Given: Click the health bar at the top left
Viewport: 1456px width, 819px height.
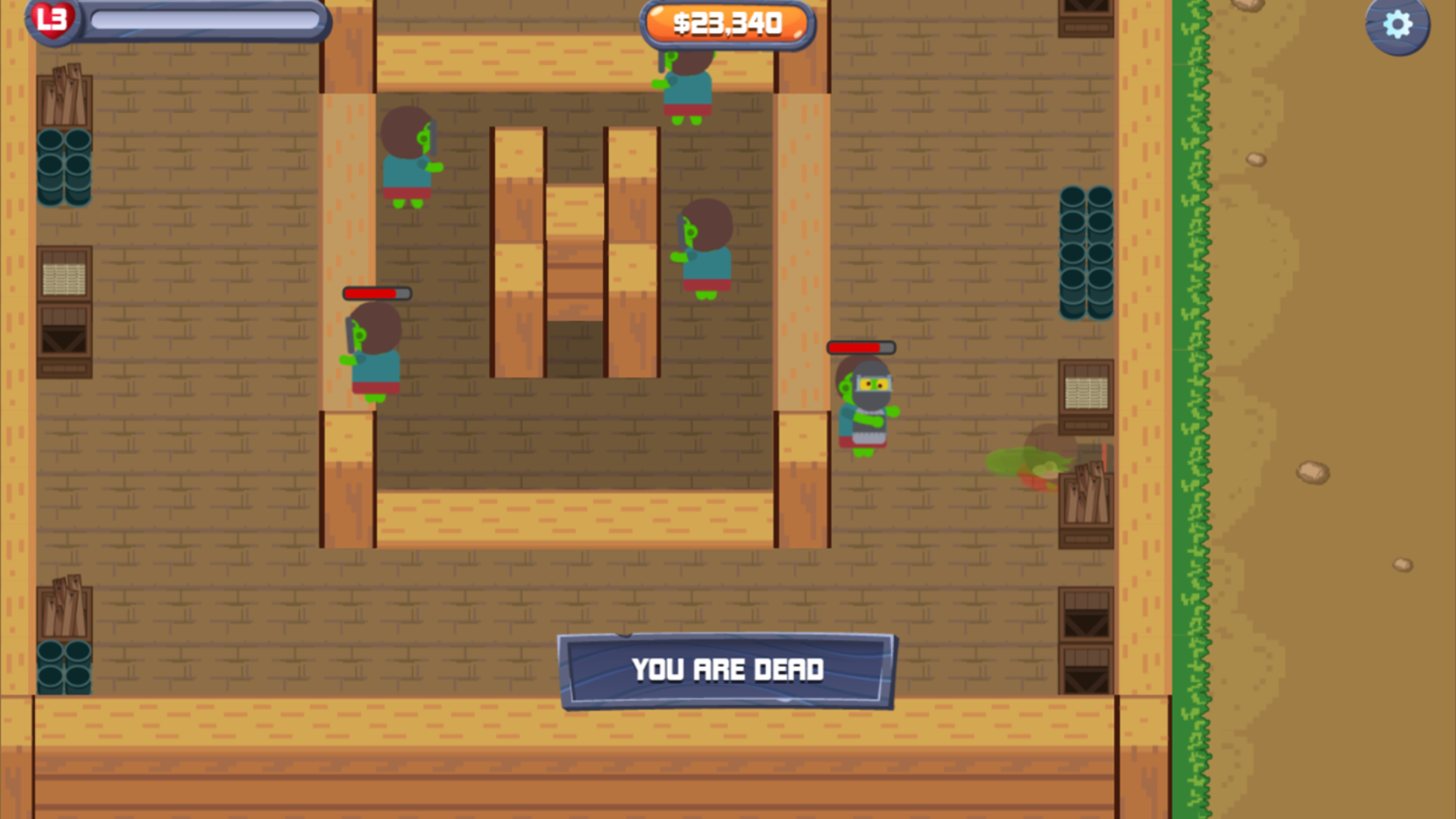Looking at the screenshot, I should coord(205,20).
